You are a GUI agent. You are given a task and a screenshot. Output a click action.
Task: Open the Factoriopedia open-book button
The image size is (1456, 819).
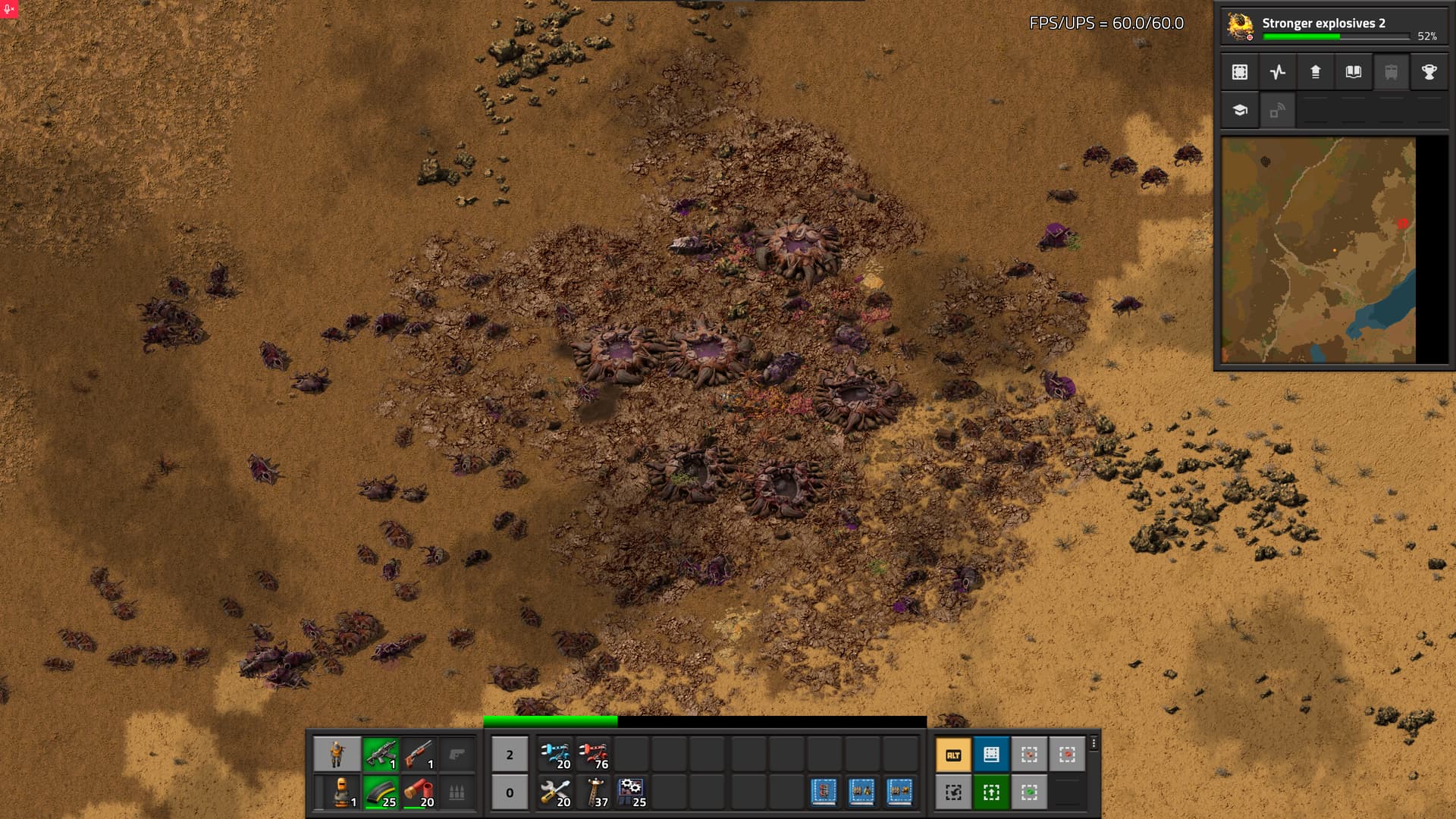1354,72
